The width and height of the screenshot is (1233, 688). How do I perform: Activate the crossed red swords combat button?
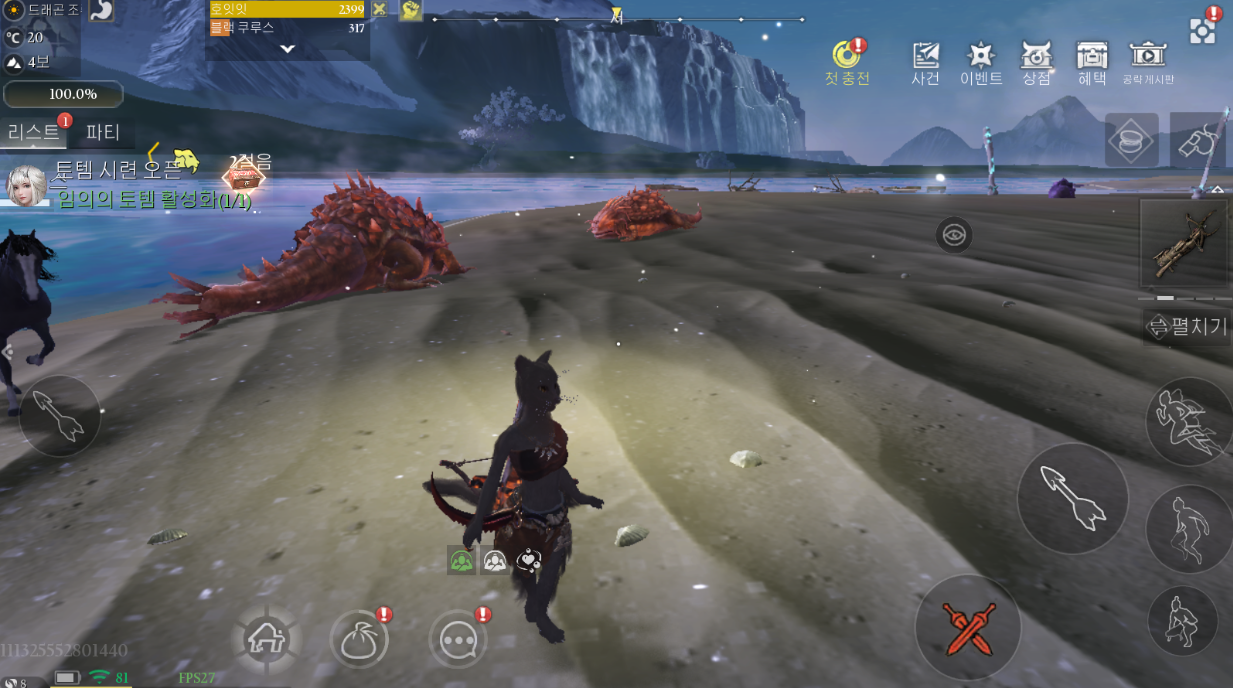pyautogui.click(x=967, y=627)
